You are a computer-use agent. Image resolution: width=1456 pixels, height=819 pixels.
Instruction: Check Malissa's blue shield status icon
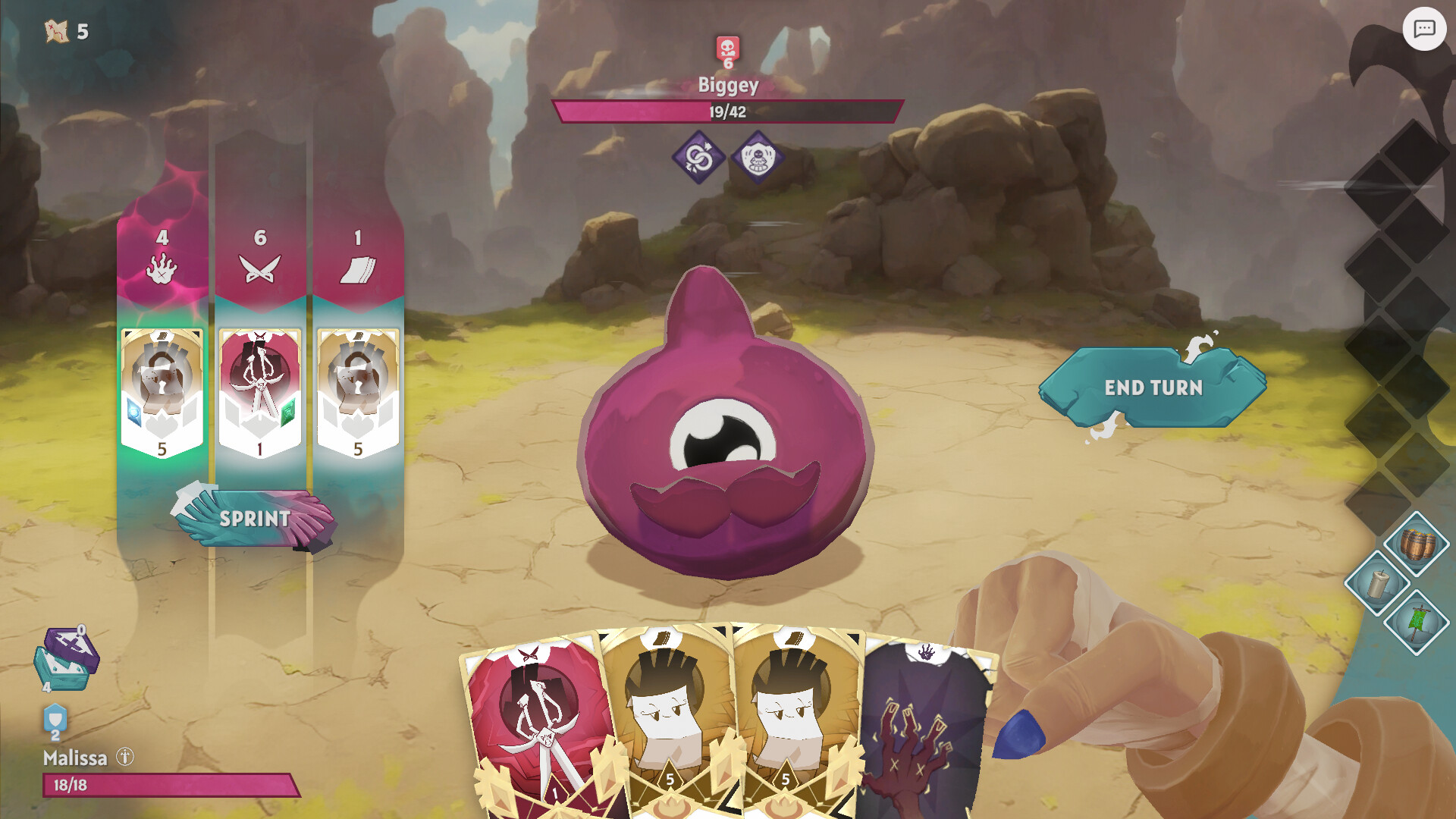tap(55, 719)
